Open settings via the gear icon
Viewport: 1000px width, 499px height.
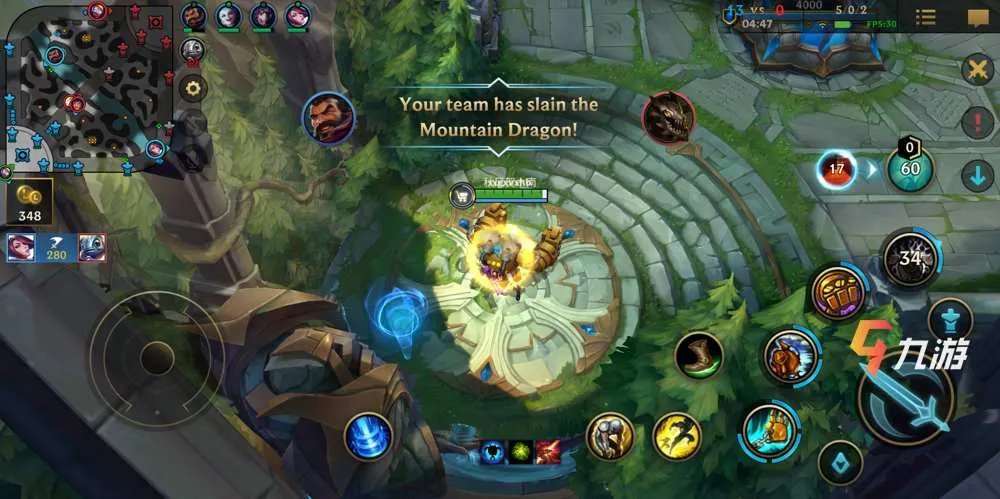pos(193,87)
